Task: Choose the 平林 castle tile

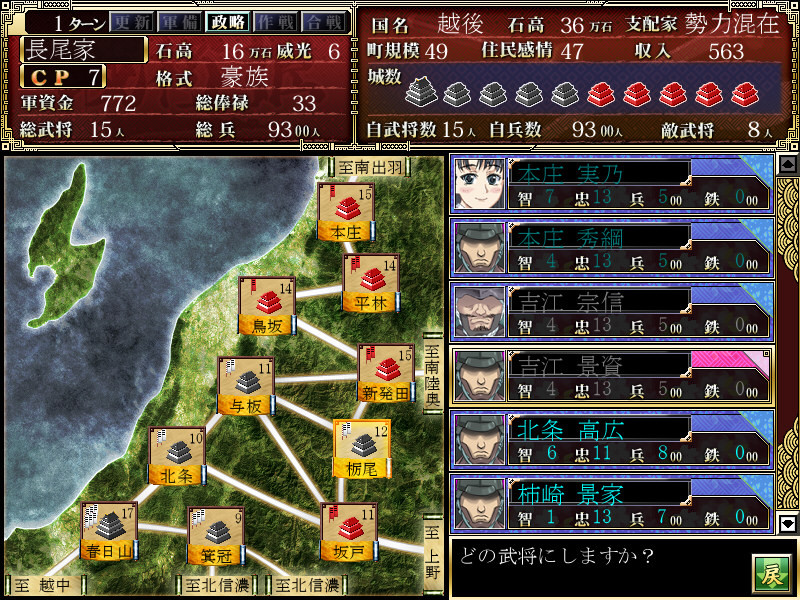Action: (x=369, y=284)
